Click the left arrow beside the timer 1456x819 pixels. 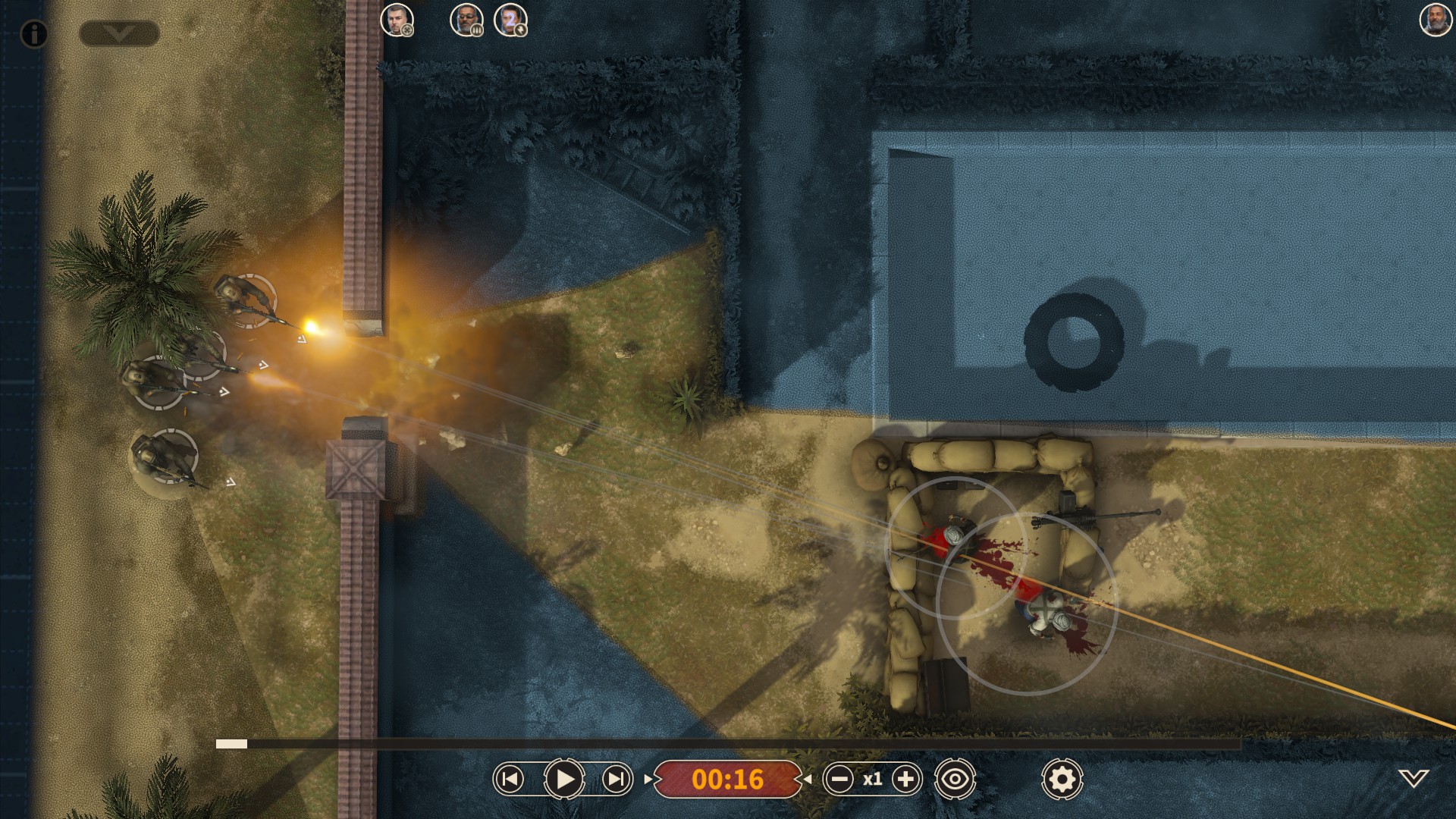(809, 779)
